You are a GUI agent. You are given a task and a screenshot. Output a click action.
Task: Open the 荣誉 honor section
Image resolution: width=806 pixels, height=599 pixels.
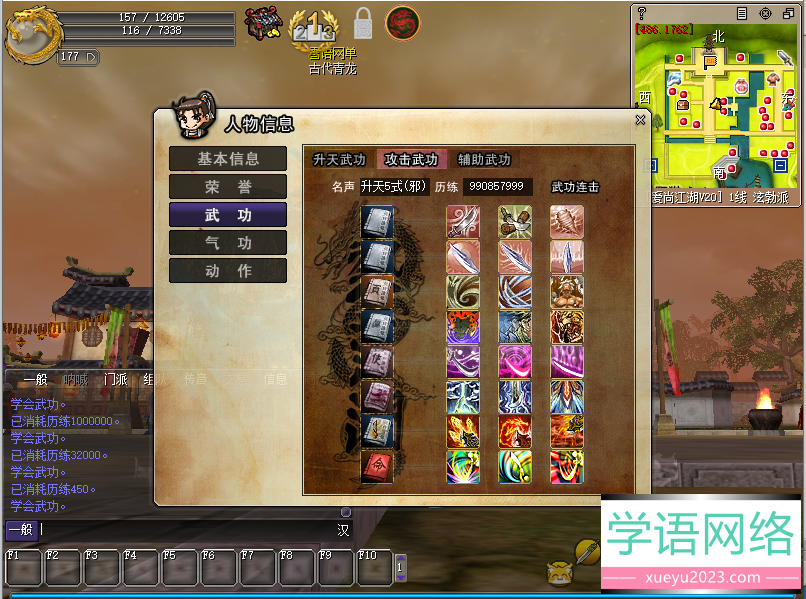(228, 187)
